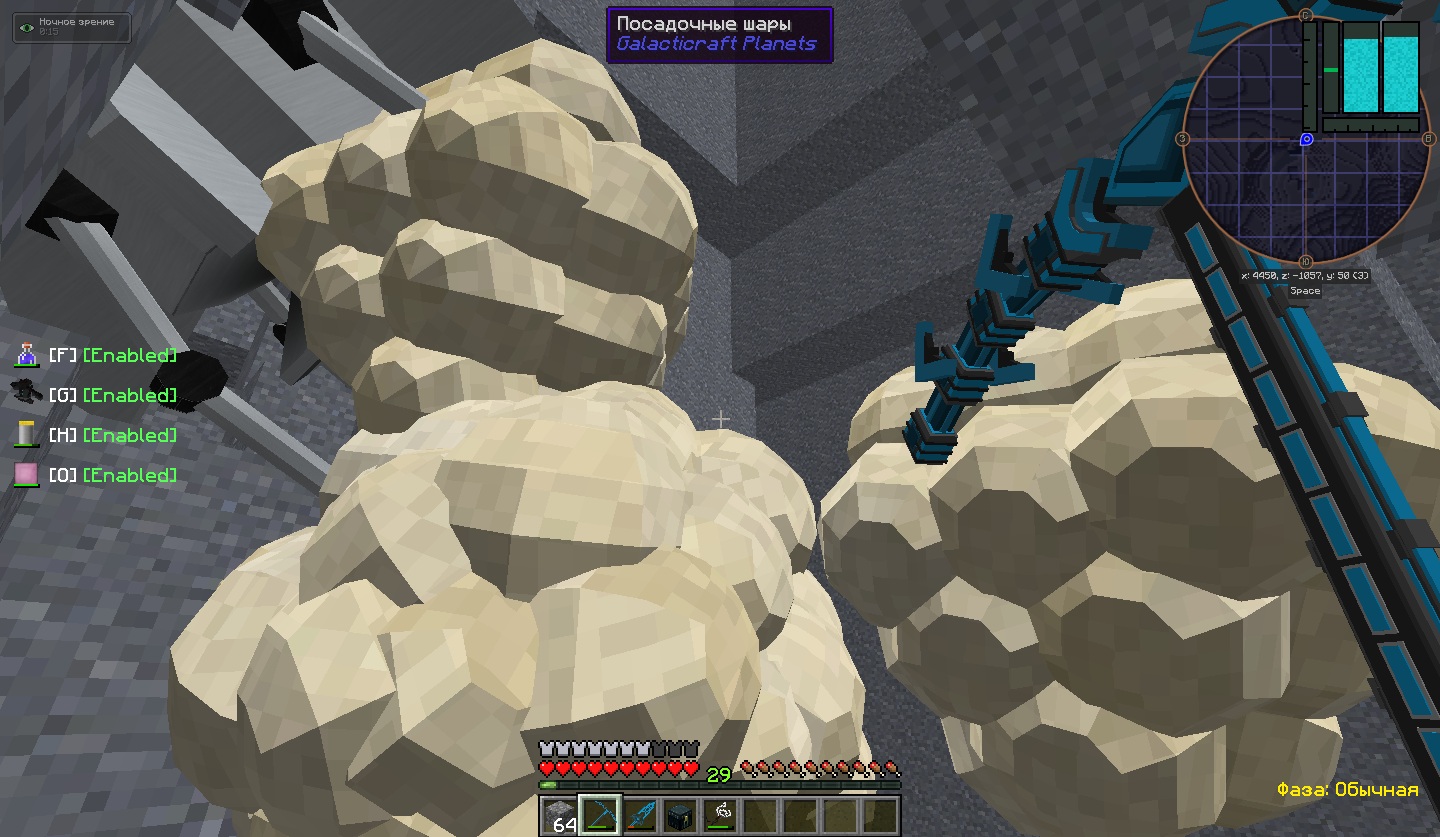
Task: Select the blue pickaxe hotbar slot
Action: 600,815
